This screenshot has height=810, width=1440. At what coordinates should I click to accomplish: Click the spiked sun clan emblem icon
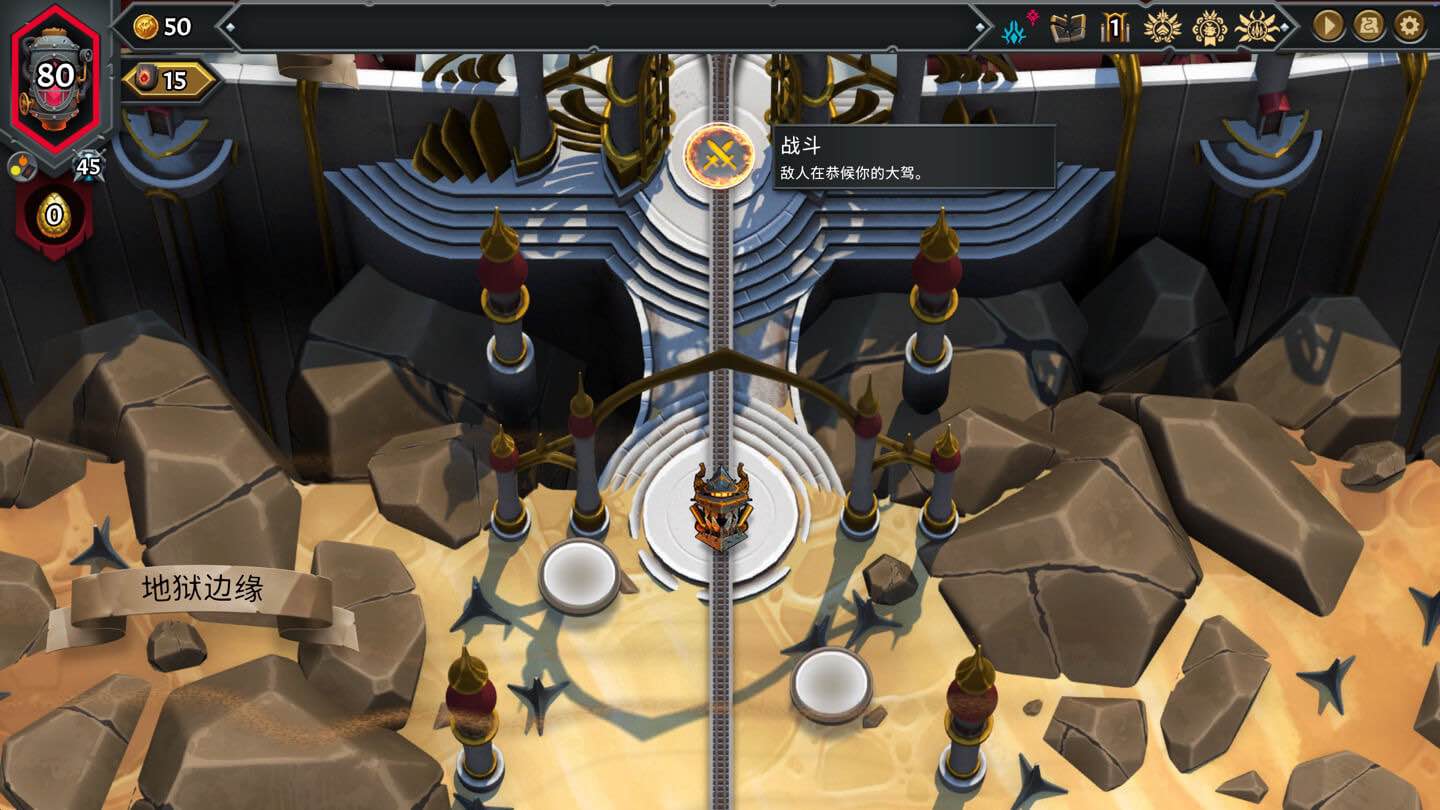pos(1257,28)
